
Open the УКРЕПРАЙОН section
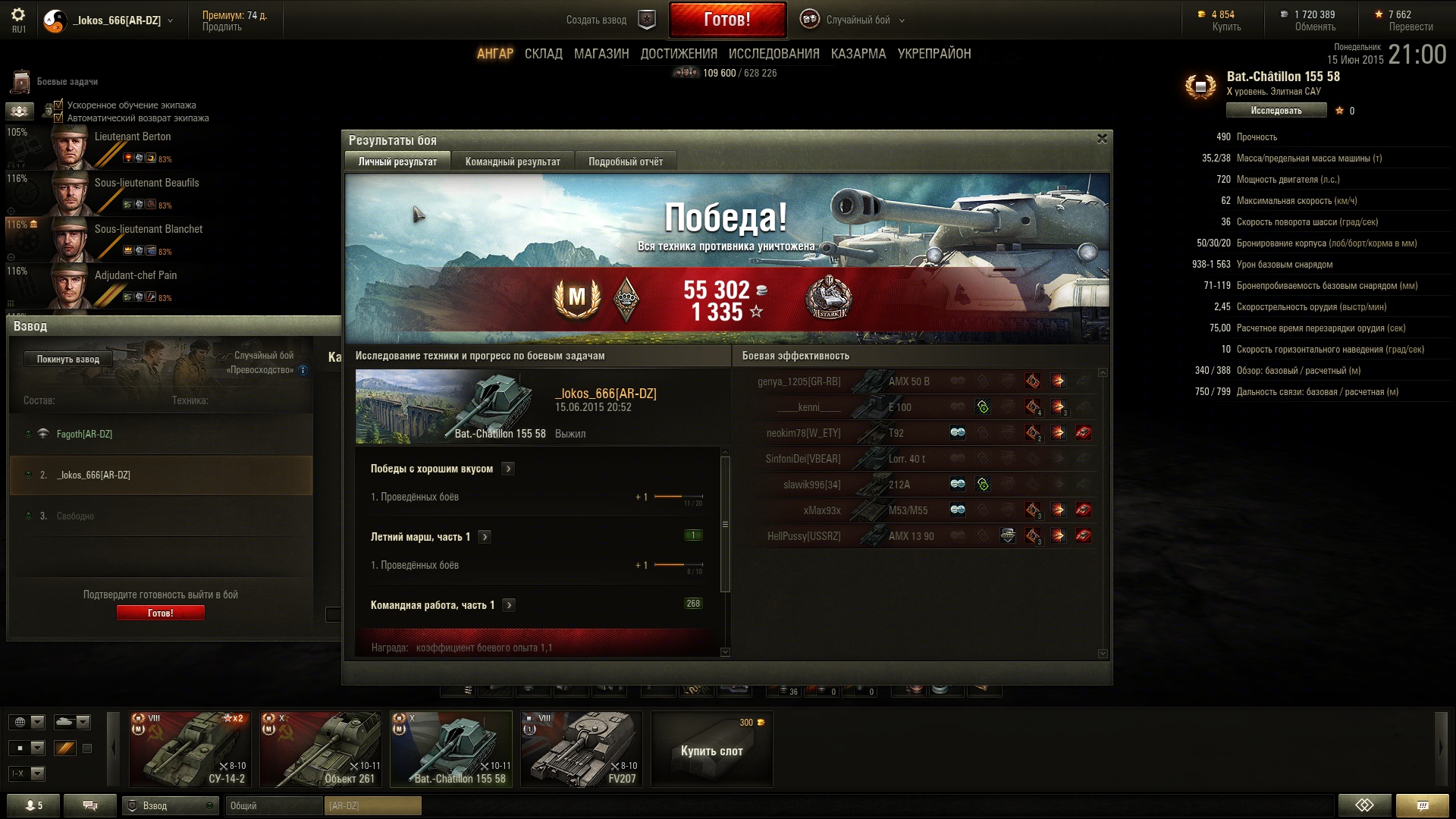tap(934, 54)
